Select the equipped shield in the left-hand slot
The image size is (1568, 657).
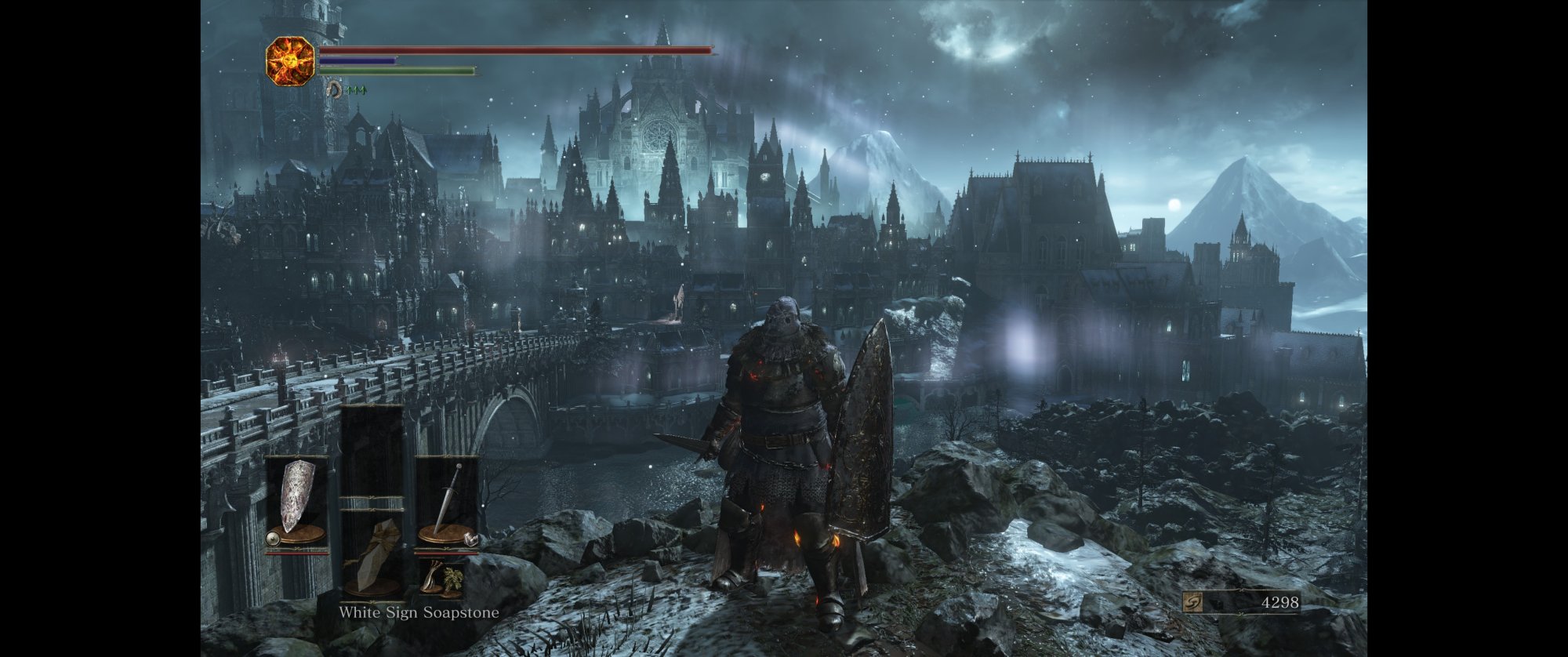tap(296, 500)
